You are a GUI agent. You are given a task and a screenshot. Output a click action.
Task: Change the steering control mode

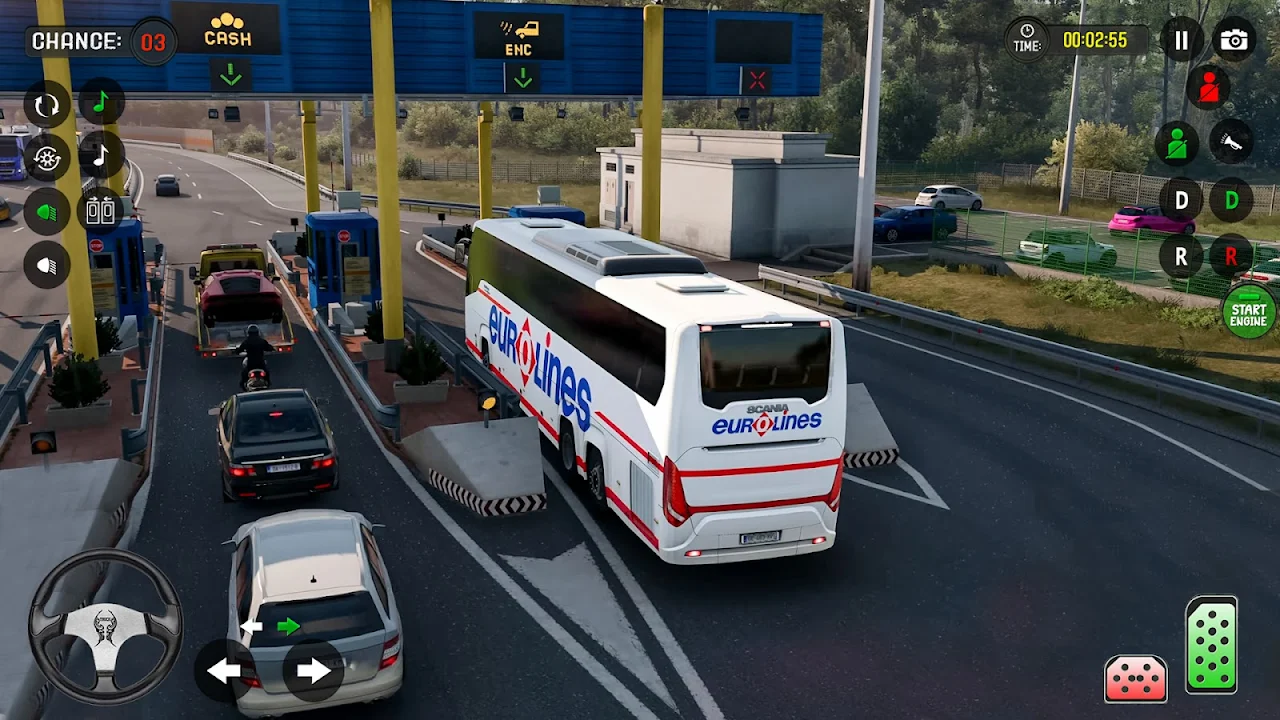[x=47, y=158]
